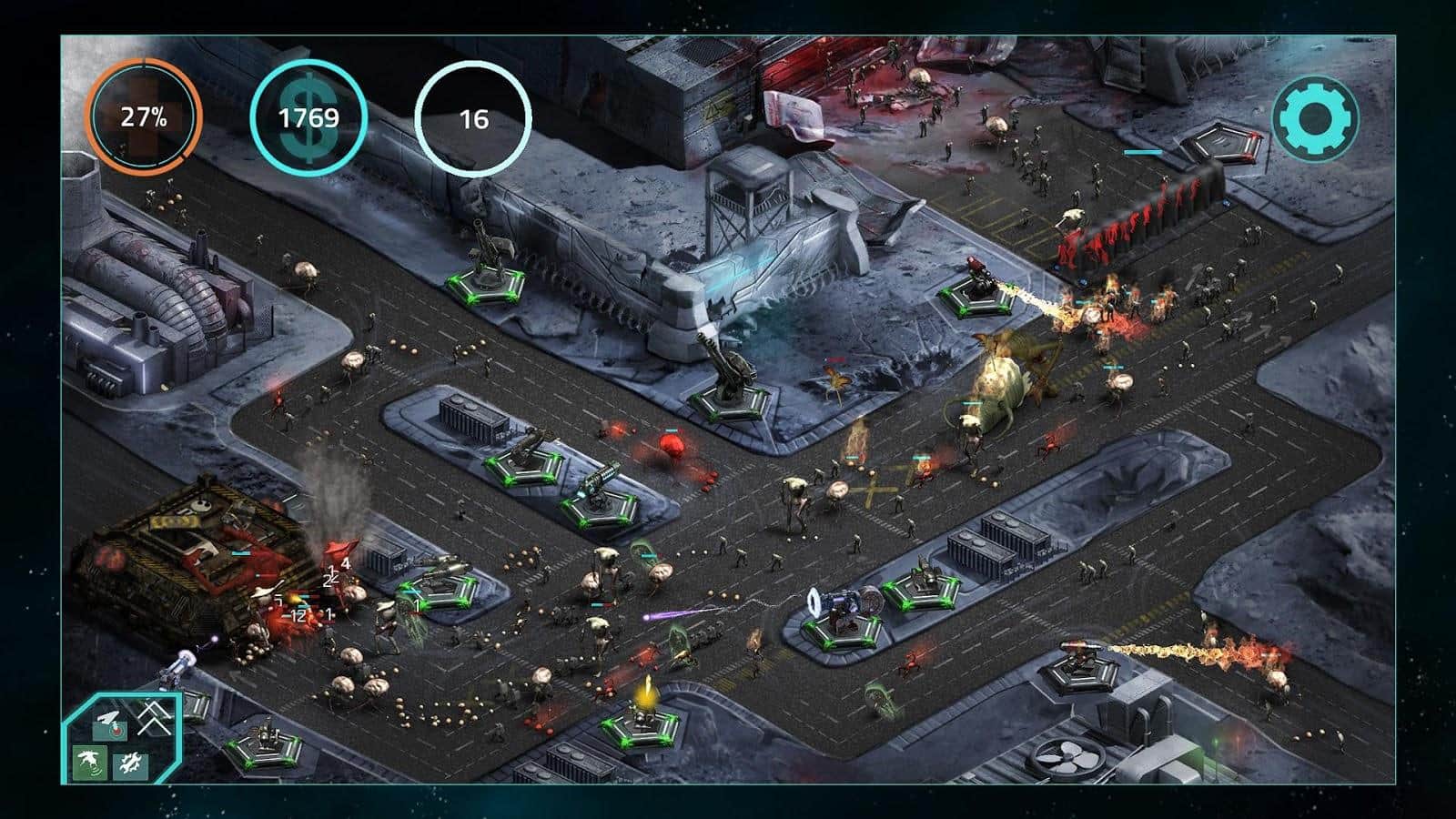The image size is (1456, 819).
Task: Activate the green drone scan ability
Action: [90, 763]
